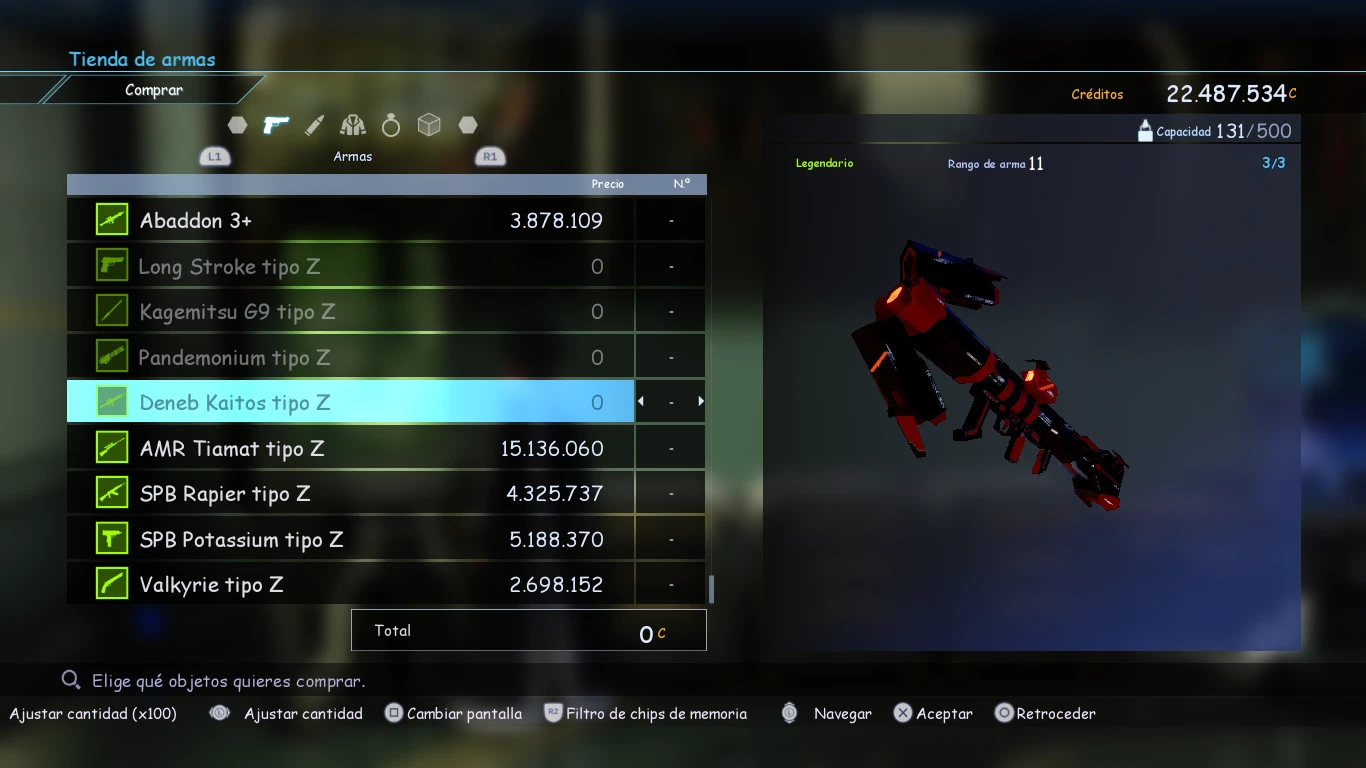Viewport: 1366px width, 768px height.
Task: Select the highlighted Deneb Kaitos tipo Z row
Action: tap(350, 402)
